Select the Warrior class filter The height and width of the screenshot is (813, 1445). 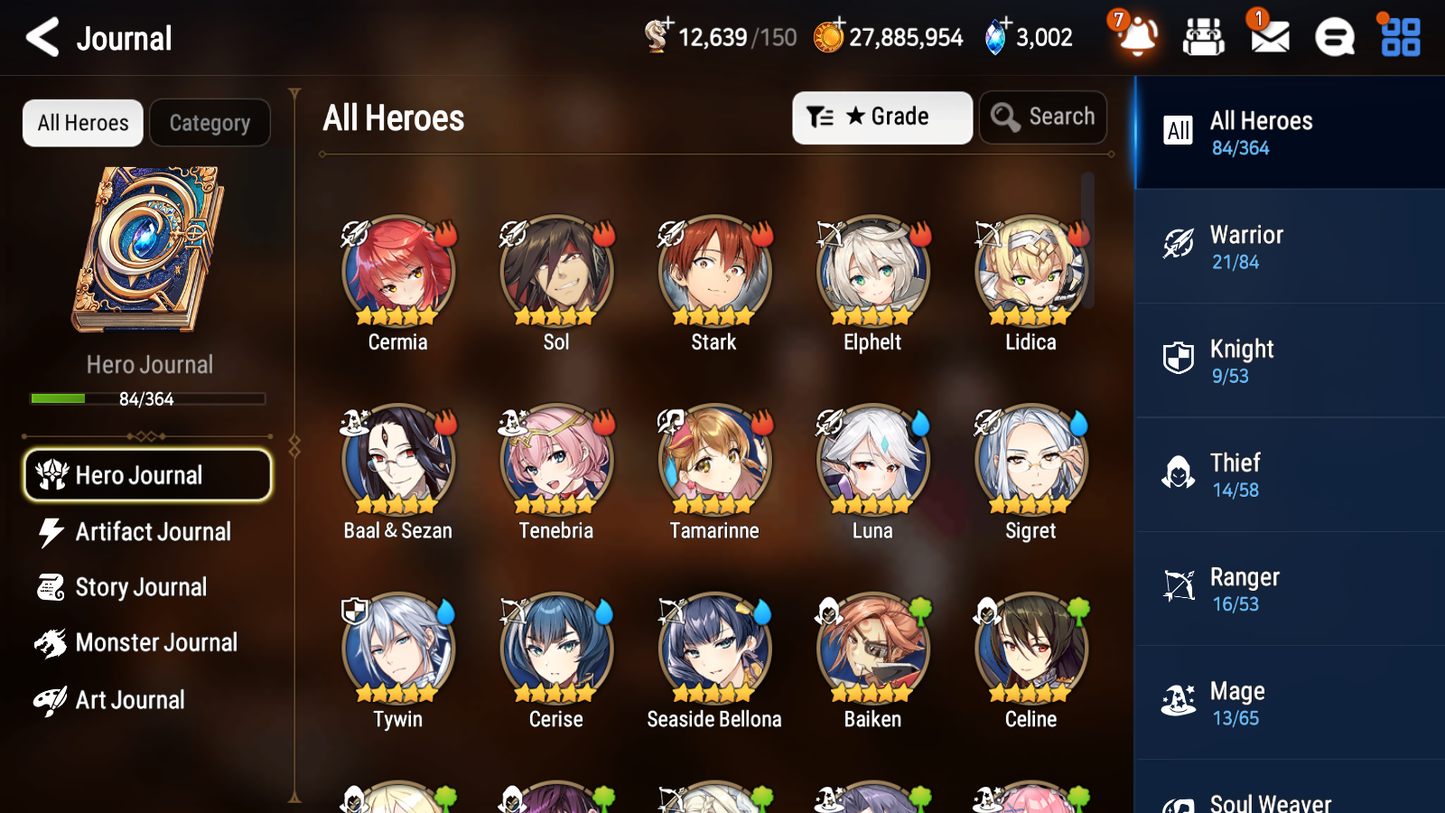1289,246
